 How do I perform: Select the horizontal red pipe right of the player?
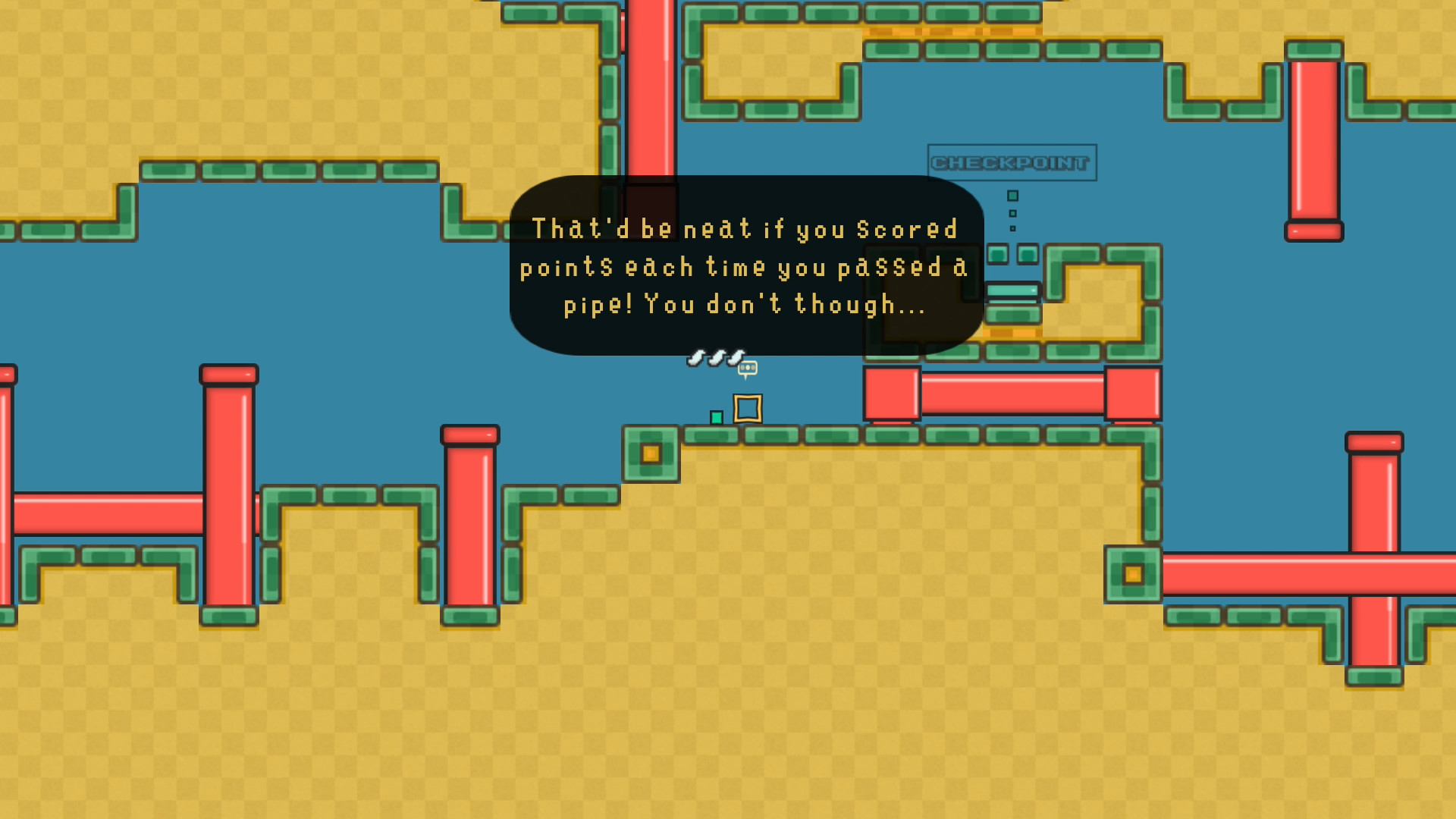pyautogui.click(x=1012, y=392)
